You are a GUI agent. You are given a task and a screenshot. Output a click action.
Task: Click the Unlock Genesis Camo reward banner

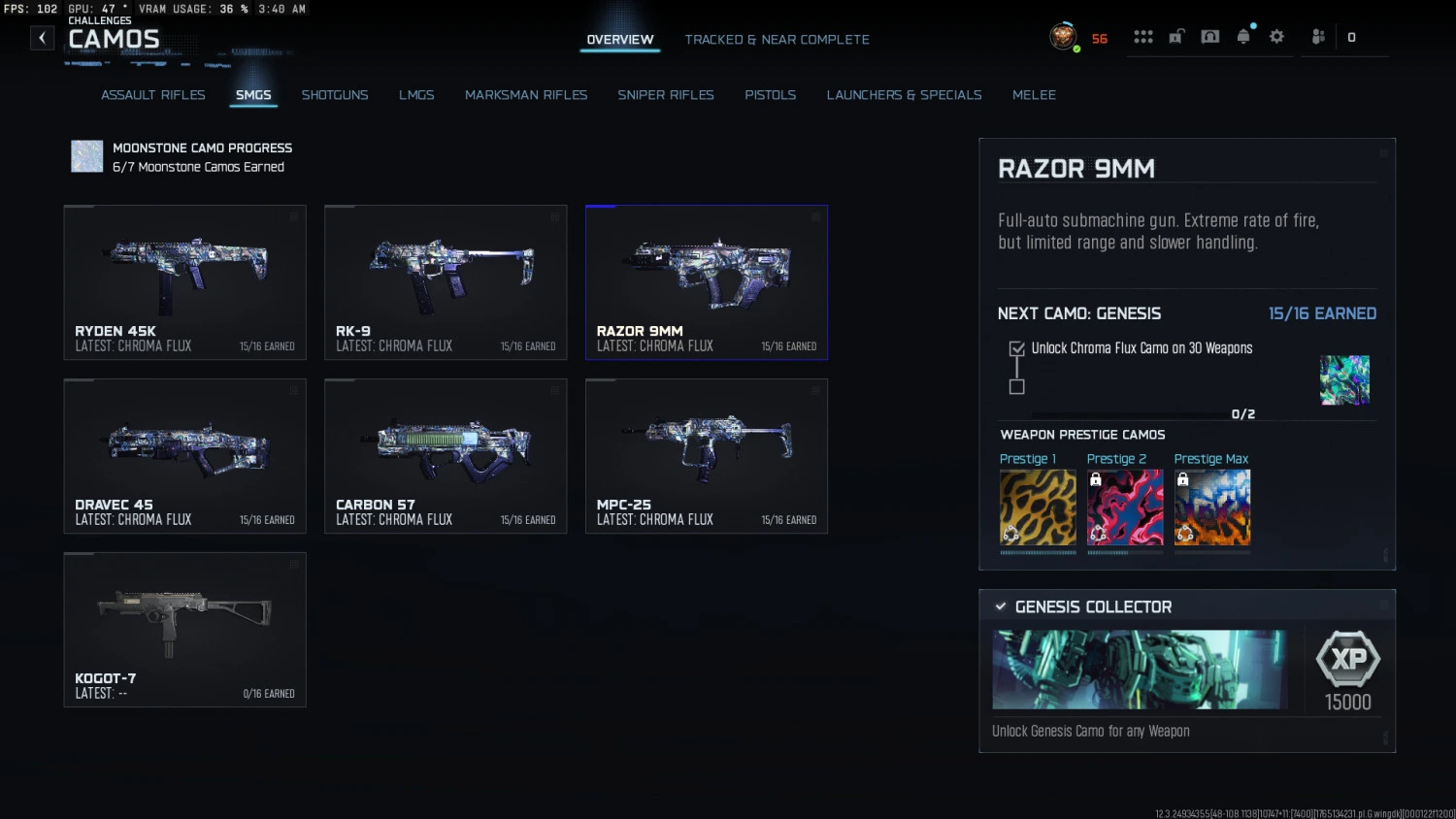1141,670
